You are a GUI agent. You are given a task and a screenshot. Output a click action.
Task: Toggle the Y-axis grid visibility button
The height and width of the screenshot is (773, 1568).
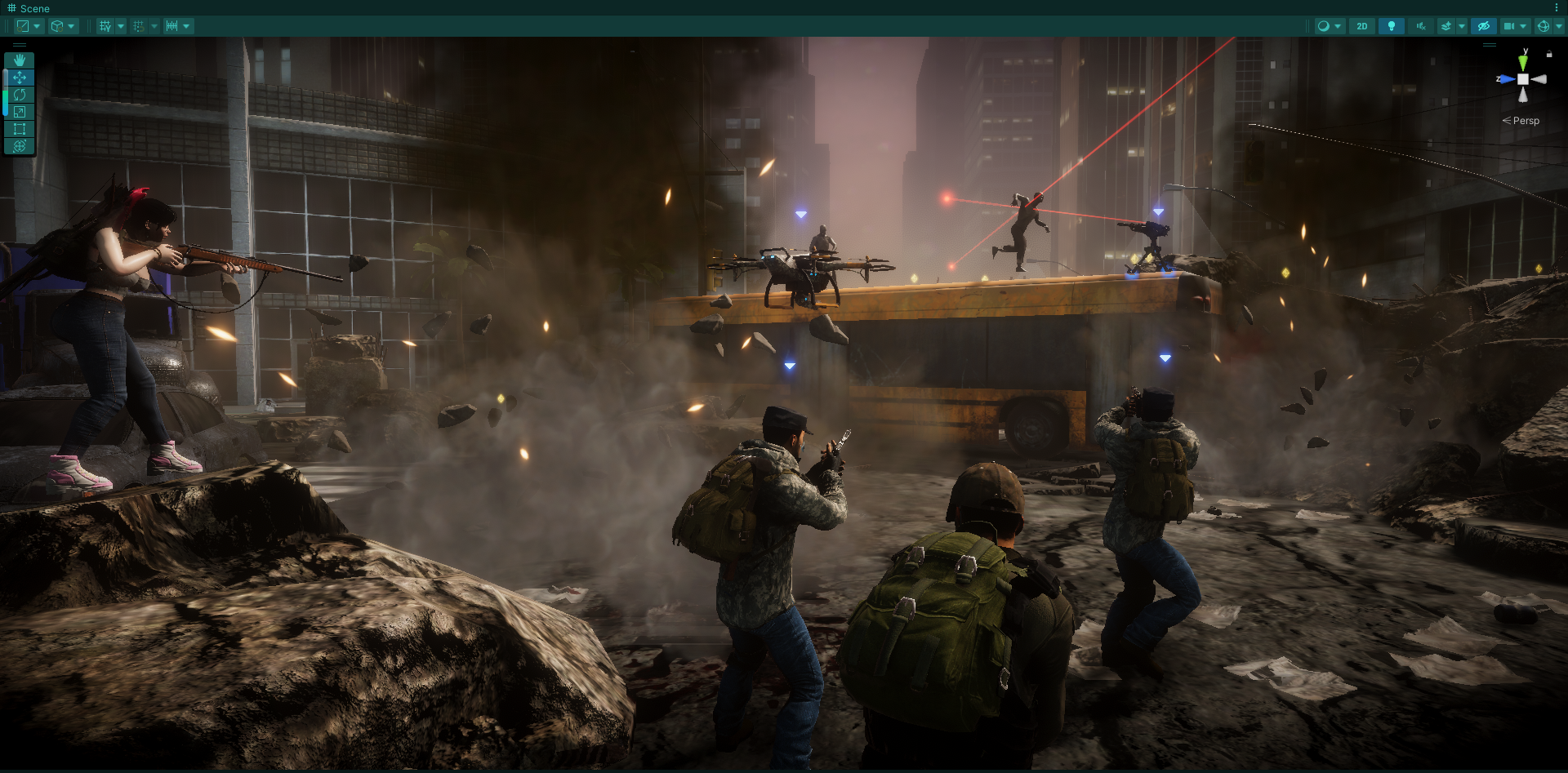(105, 26)
